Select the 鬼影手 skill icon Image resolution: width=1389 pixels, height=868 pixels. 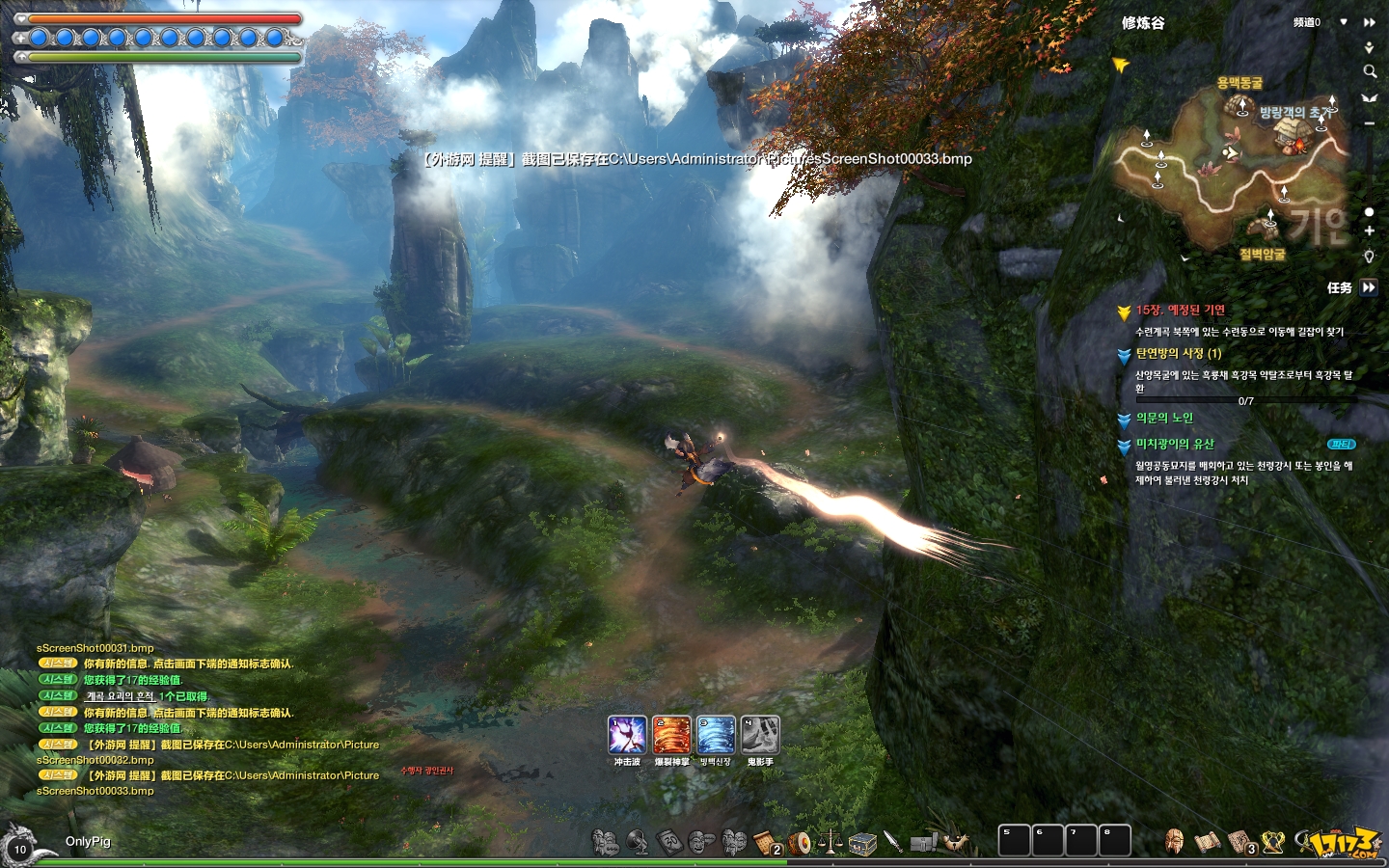click(760, 735)
